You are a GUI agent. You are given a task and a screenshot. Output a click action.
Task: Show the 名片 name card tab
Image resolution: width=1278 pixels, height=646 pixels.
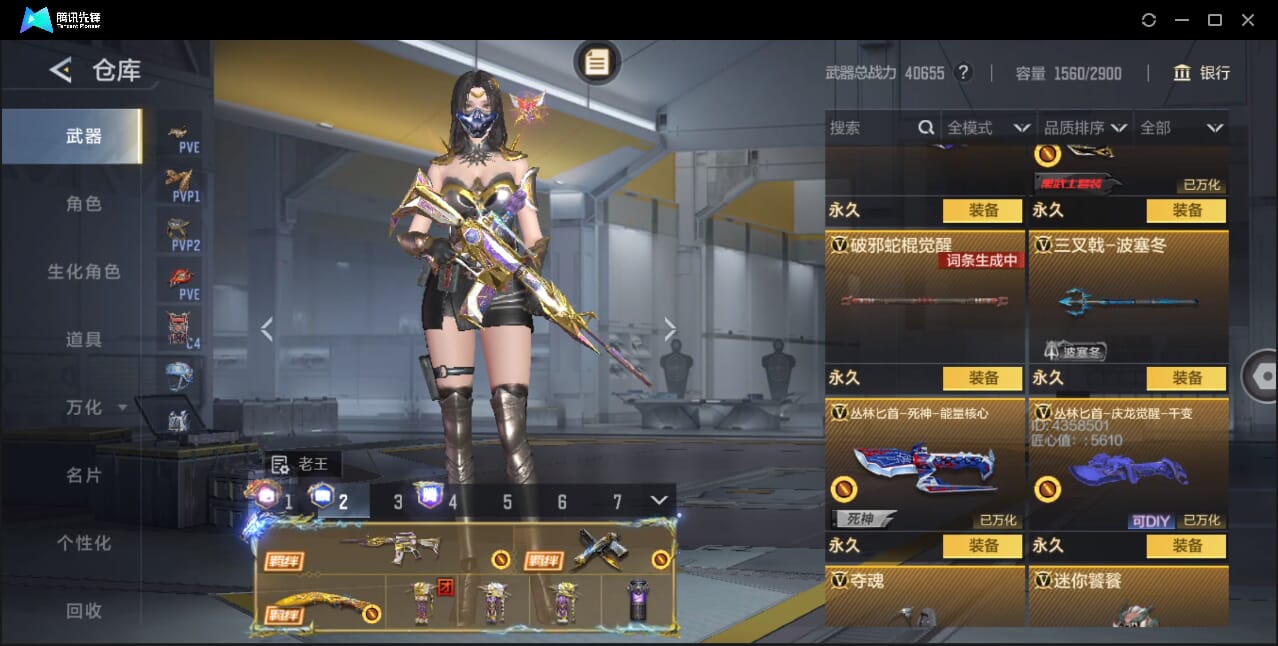point(83,475)
